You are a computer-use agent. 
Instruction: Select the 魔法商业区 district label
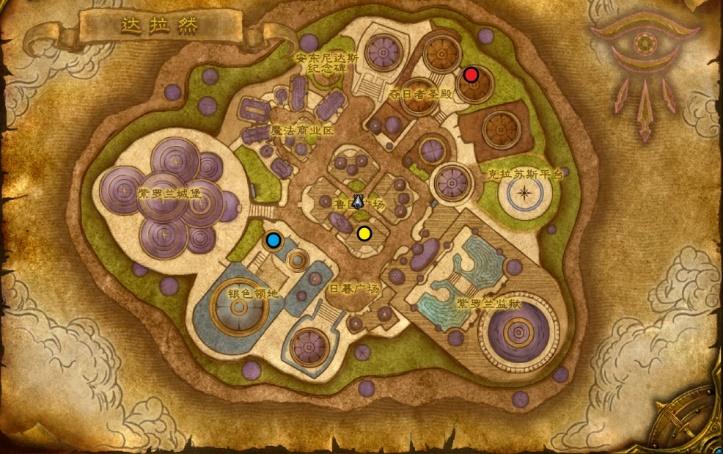302,131
